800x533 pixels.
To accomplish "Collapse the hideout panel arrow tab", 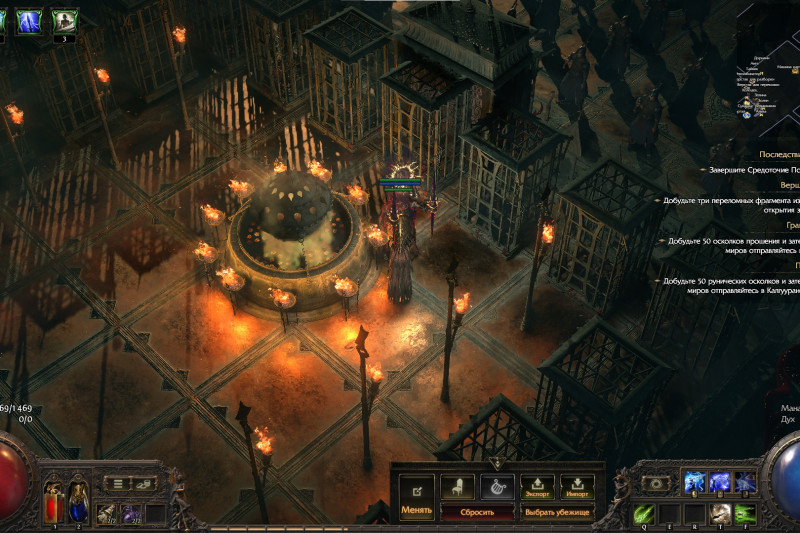I will pyautogui.click(x=497, y=463).
